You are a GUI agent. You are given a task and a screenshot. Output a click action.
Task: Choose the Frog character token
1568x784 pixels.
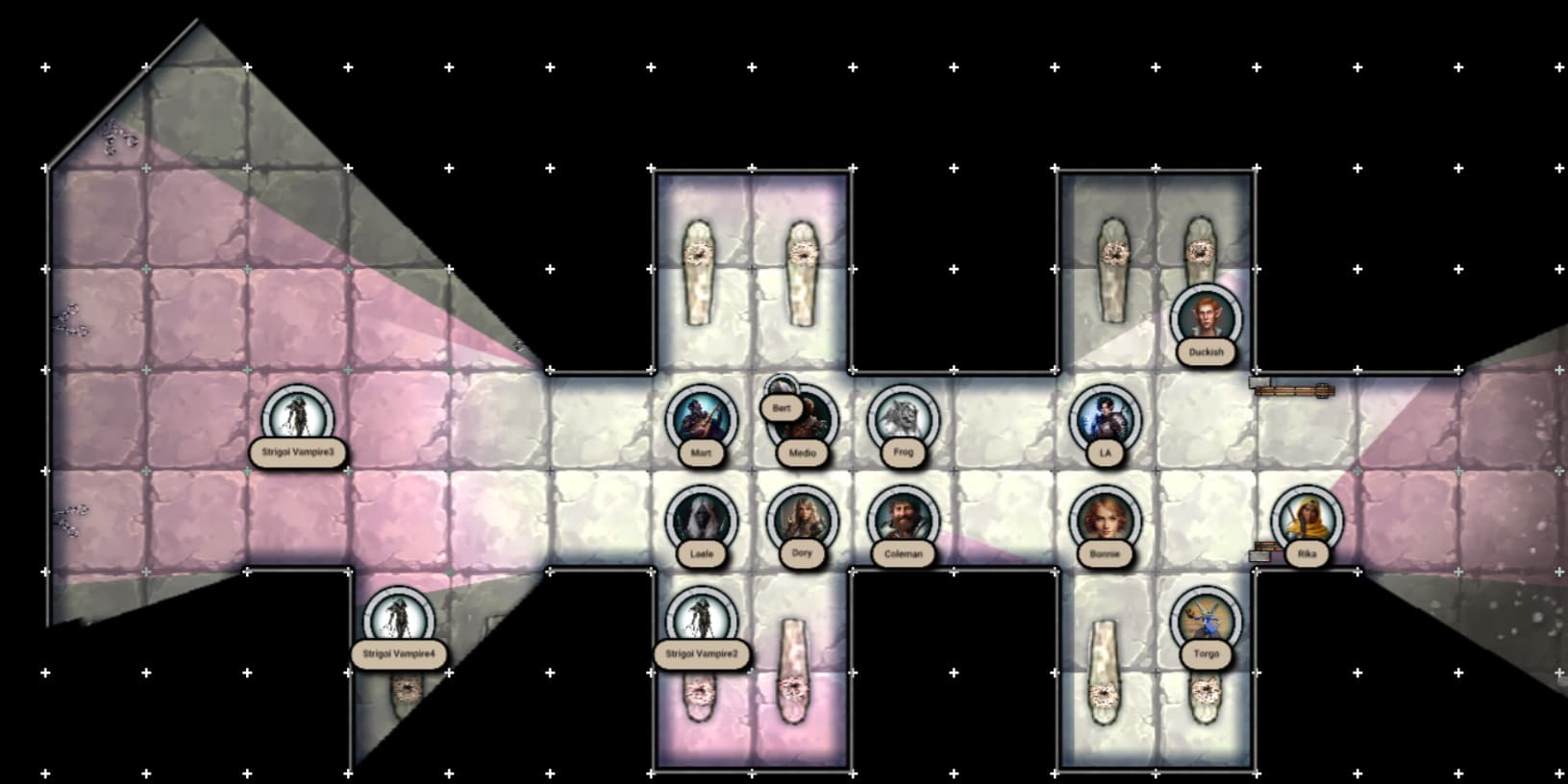click(903, 419)
